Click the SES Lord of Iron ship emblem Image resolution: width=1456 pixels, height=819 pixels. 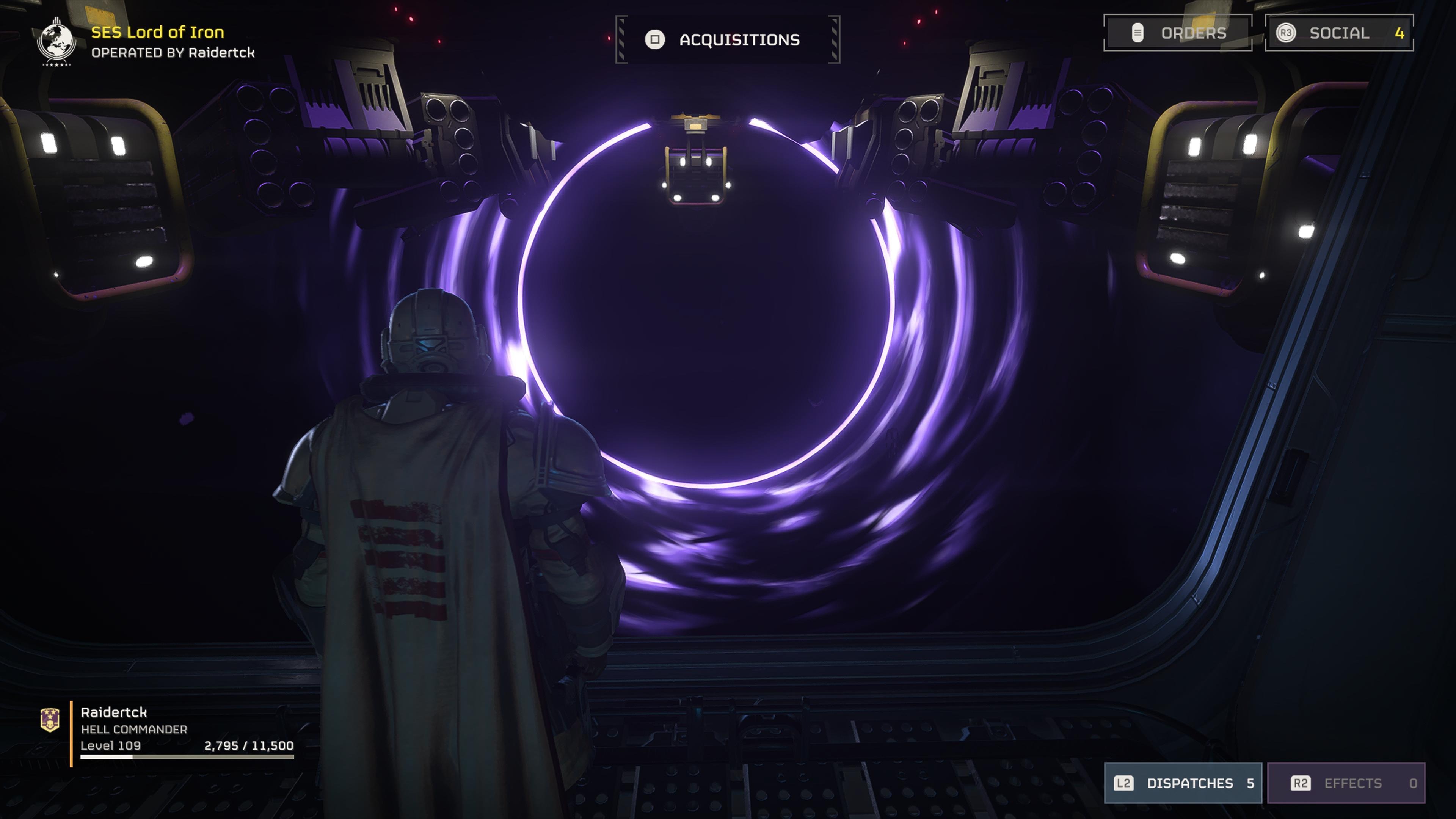click(56, 41)
